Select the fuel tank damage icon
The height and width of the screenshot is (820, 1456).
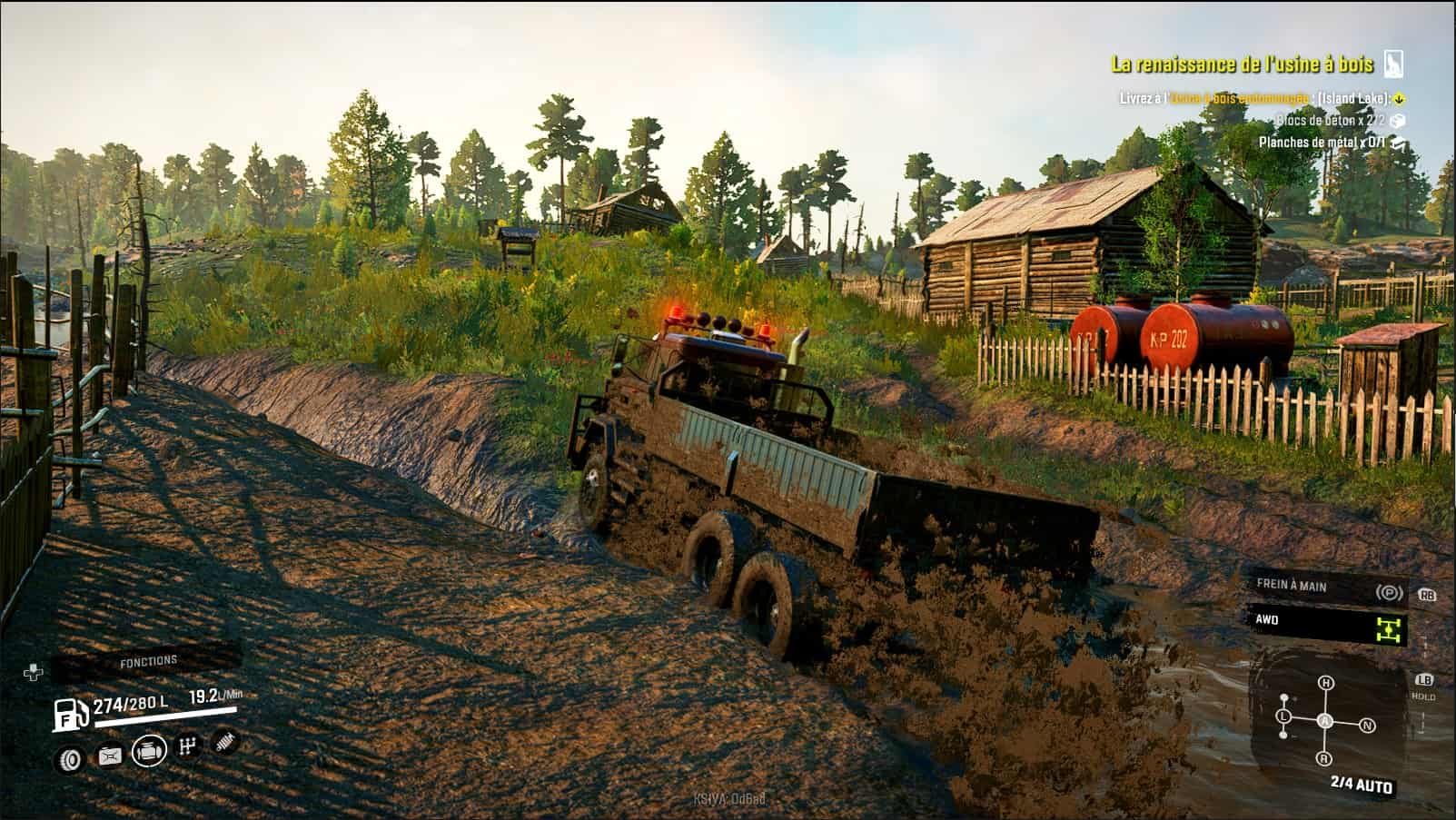[110, 756]
